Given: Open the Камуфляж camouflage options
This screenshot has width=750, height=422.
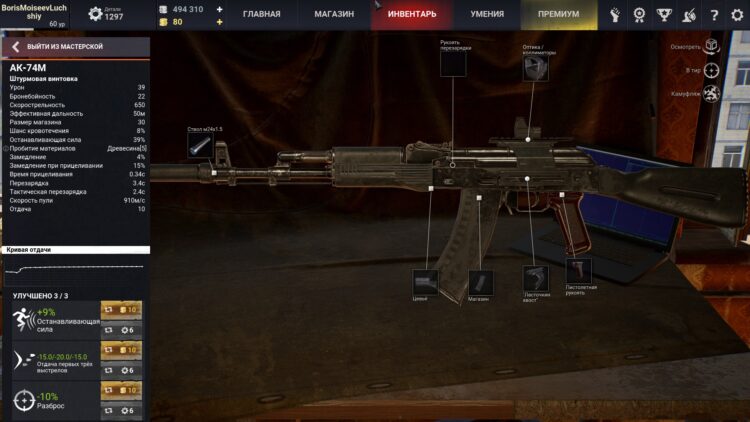Looking at the screenshot, I should coord(711,94).
